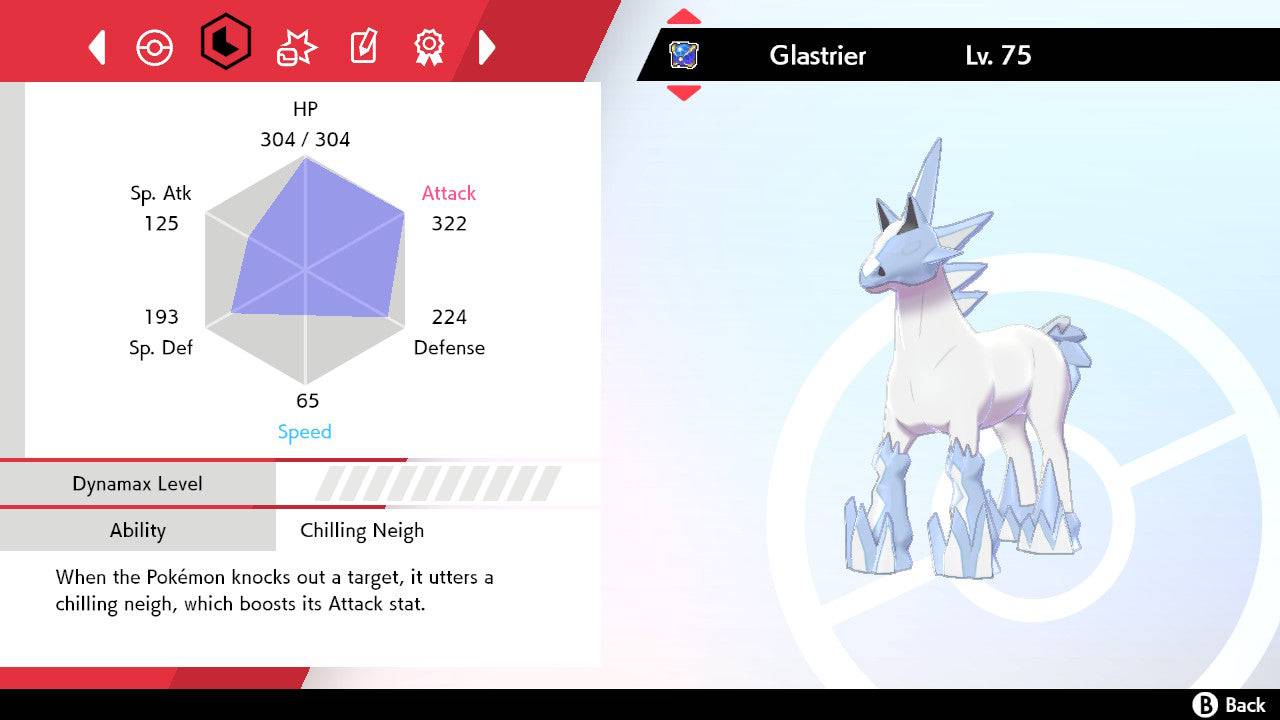Open the trainer memo tab
1280x720 pixels.
[x=363, y=47]
